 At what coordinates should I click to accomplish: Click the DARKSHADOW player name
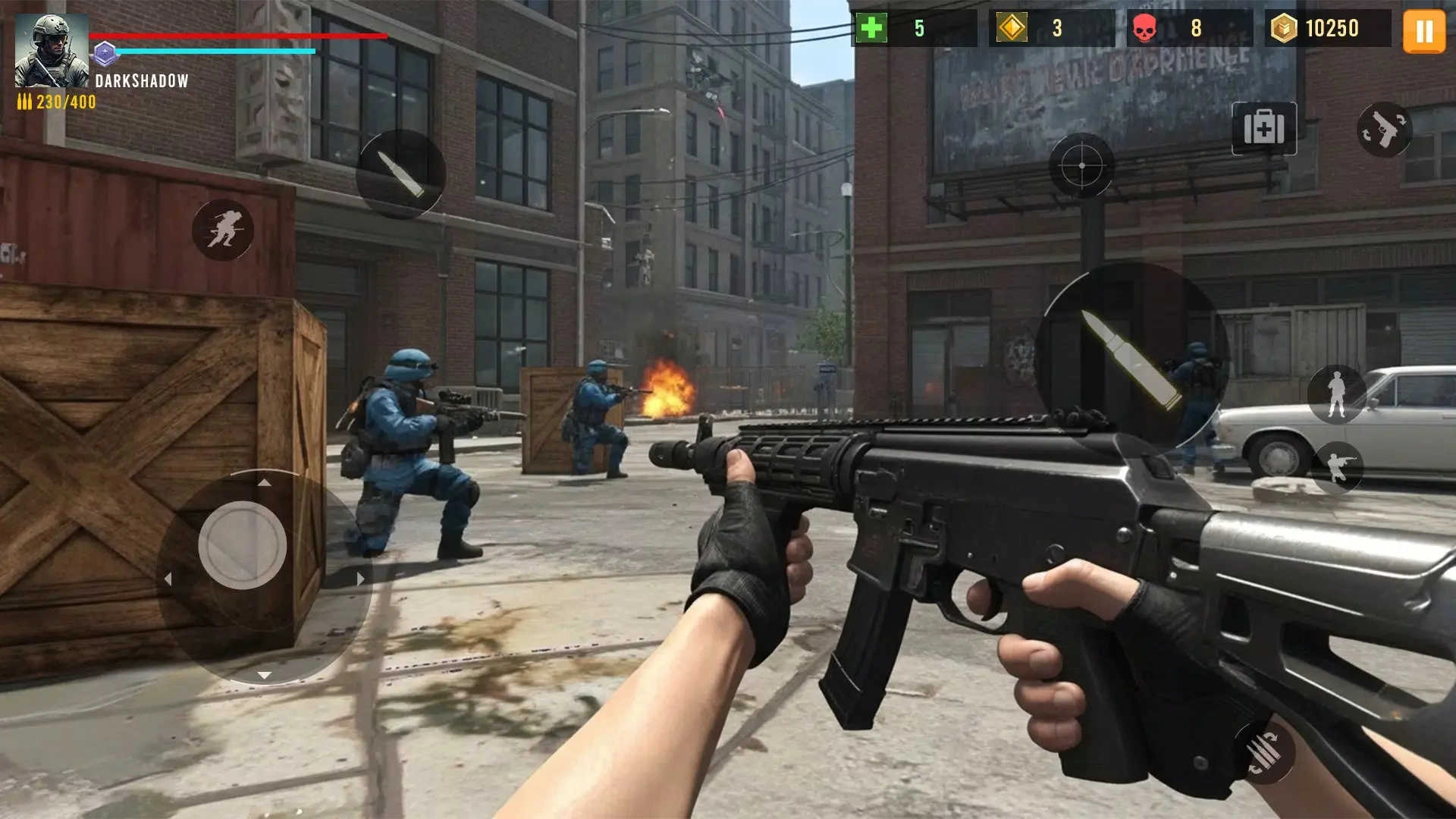coord(140,81)
